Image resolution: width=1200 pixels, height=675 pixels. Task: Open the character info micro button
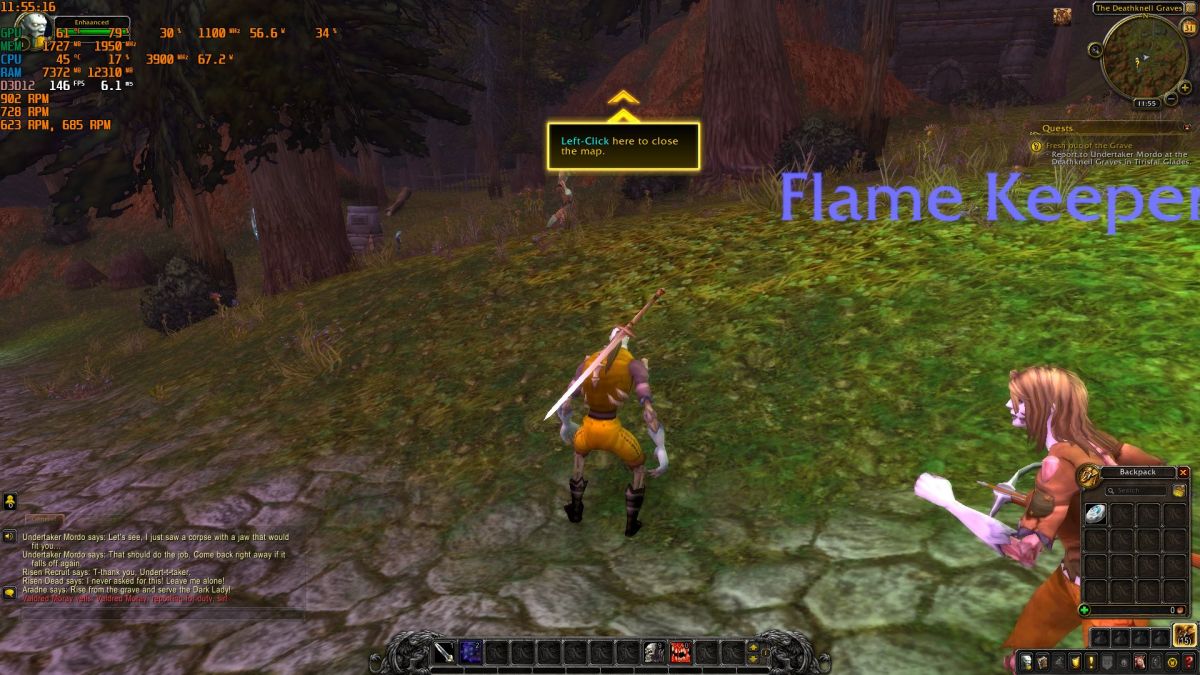pos(1025,661)
